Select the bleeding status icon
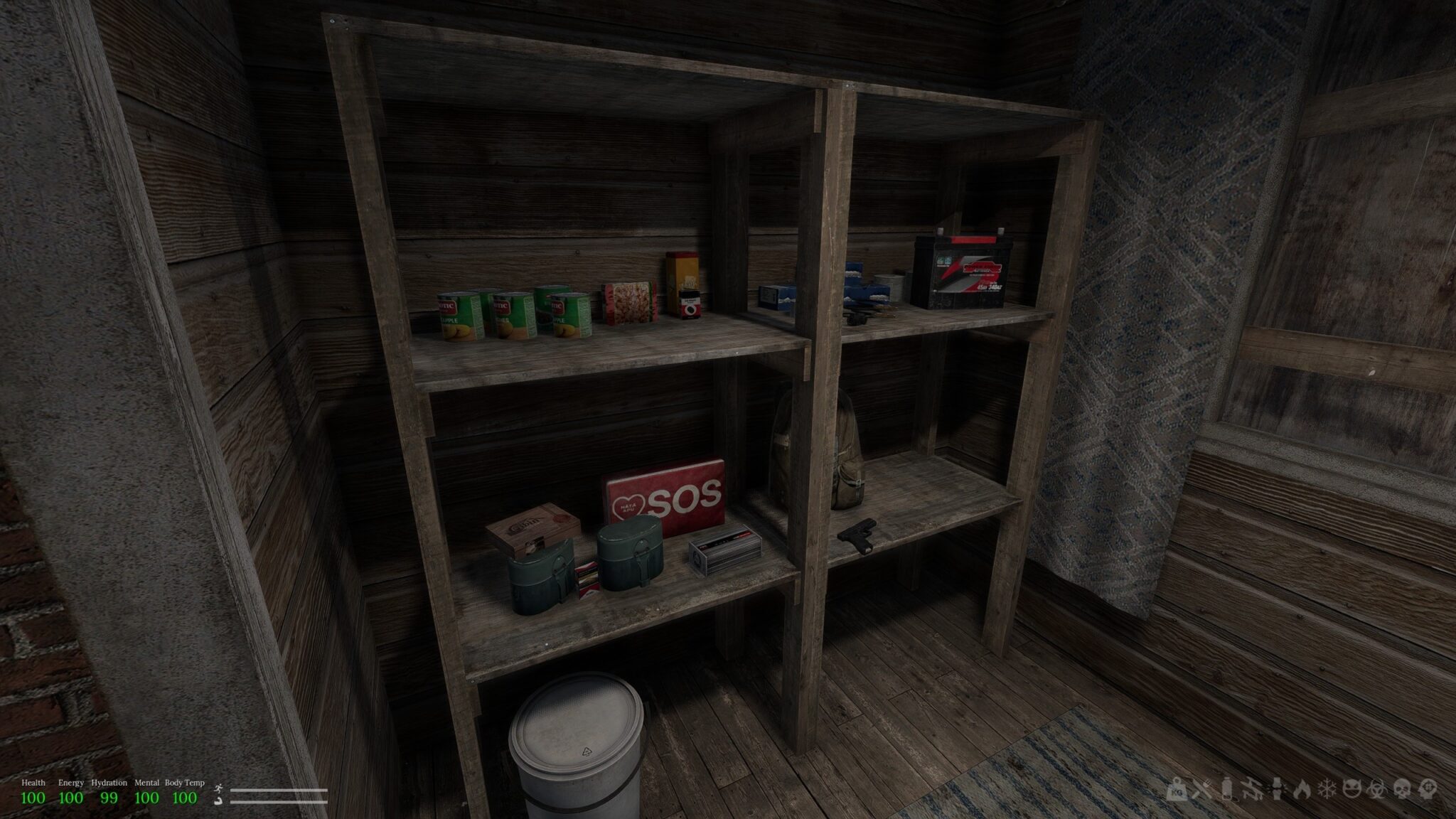 [1252, 789]
